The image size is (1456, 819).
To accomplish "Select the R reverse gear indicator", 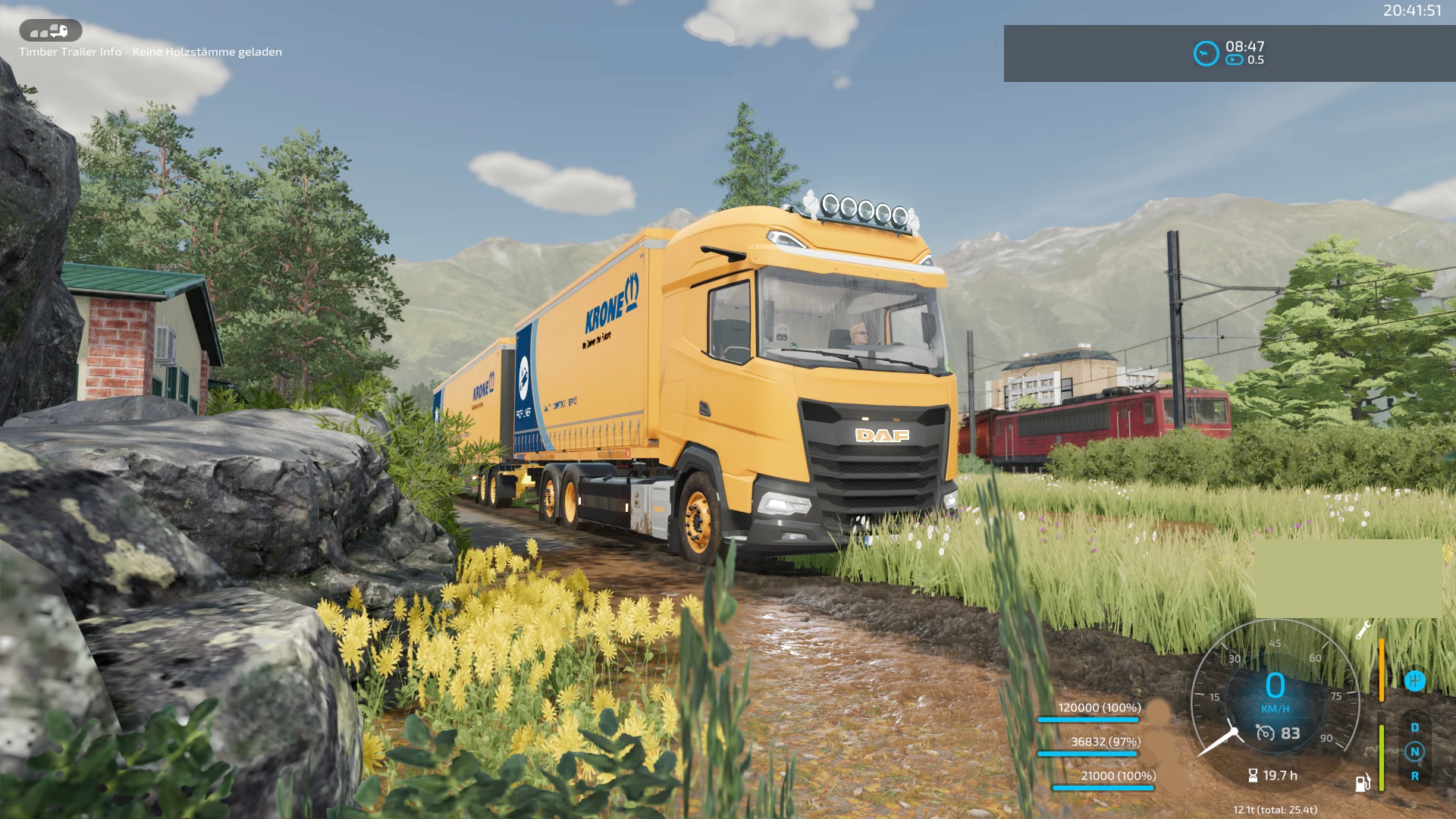I will point(1414,777).
